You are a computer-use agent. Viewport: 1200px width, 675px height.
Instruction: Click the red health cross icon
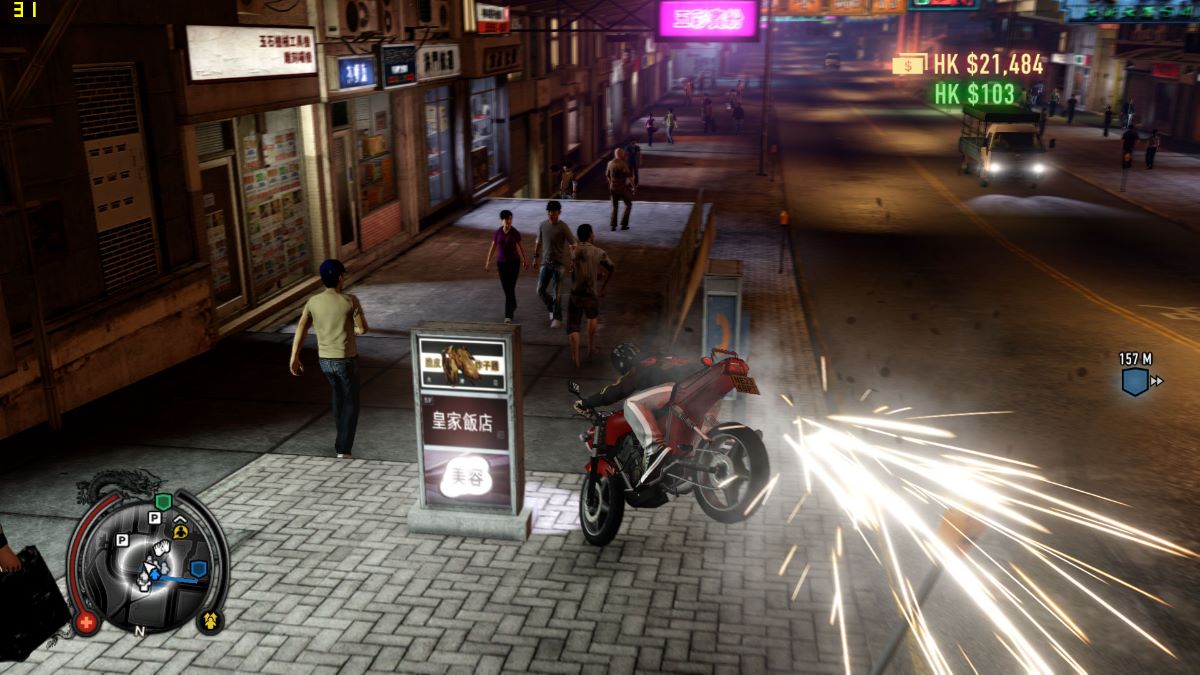pos(86,622)
